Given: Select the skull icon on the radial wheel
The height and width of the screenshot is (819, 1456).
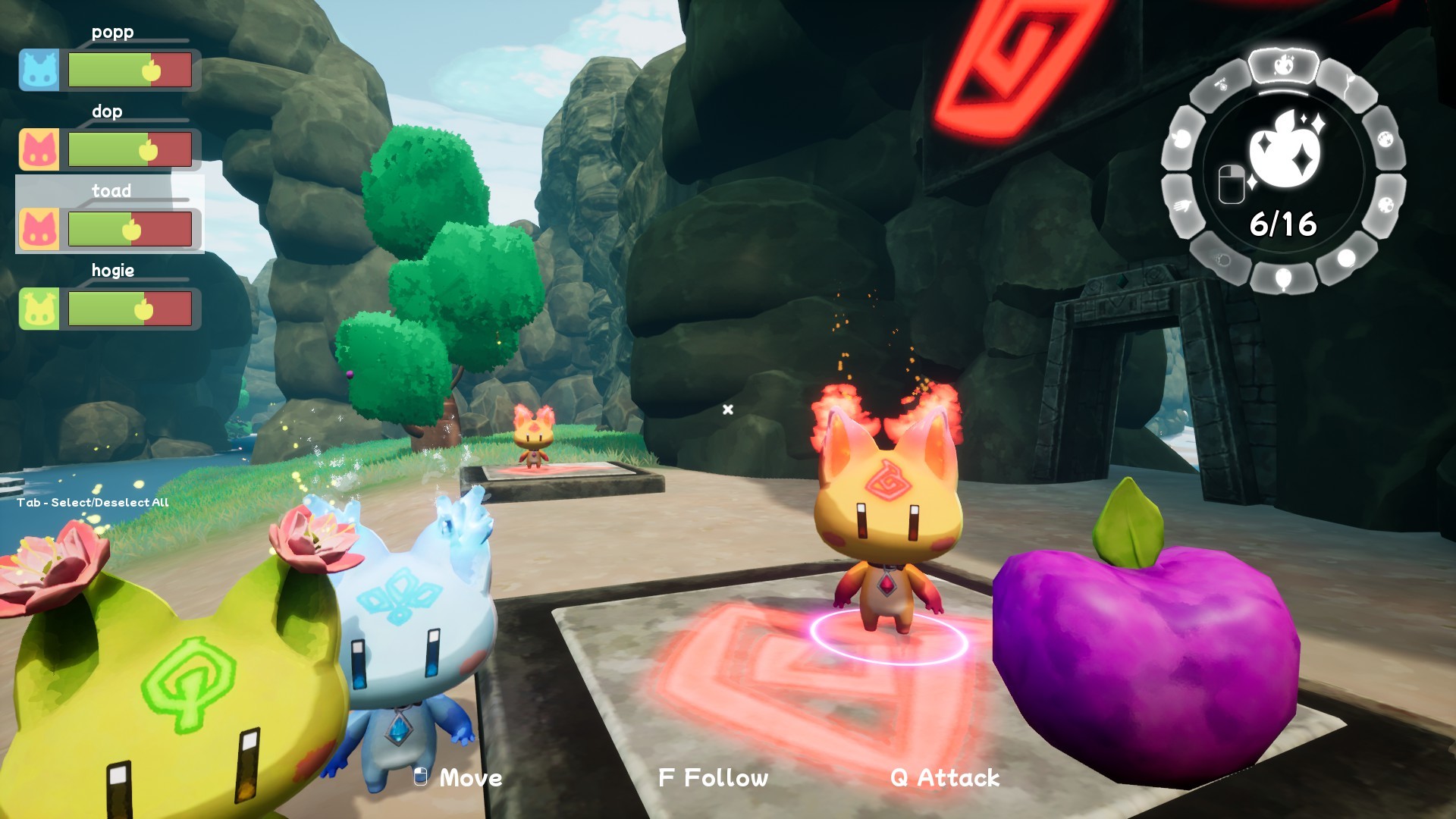Looking at the screenshot, I should click(1222, 259).
